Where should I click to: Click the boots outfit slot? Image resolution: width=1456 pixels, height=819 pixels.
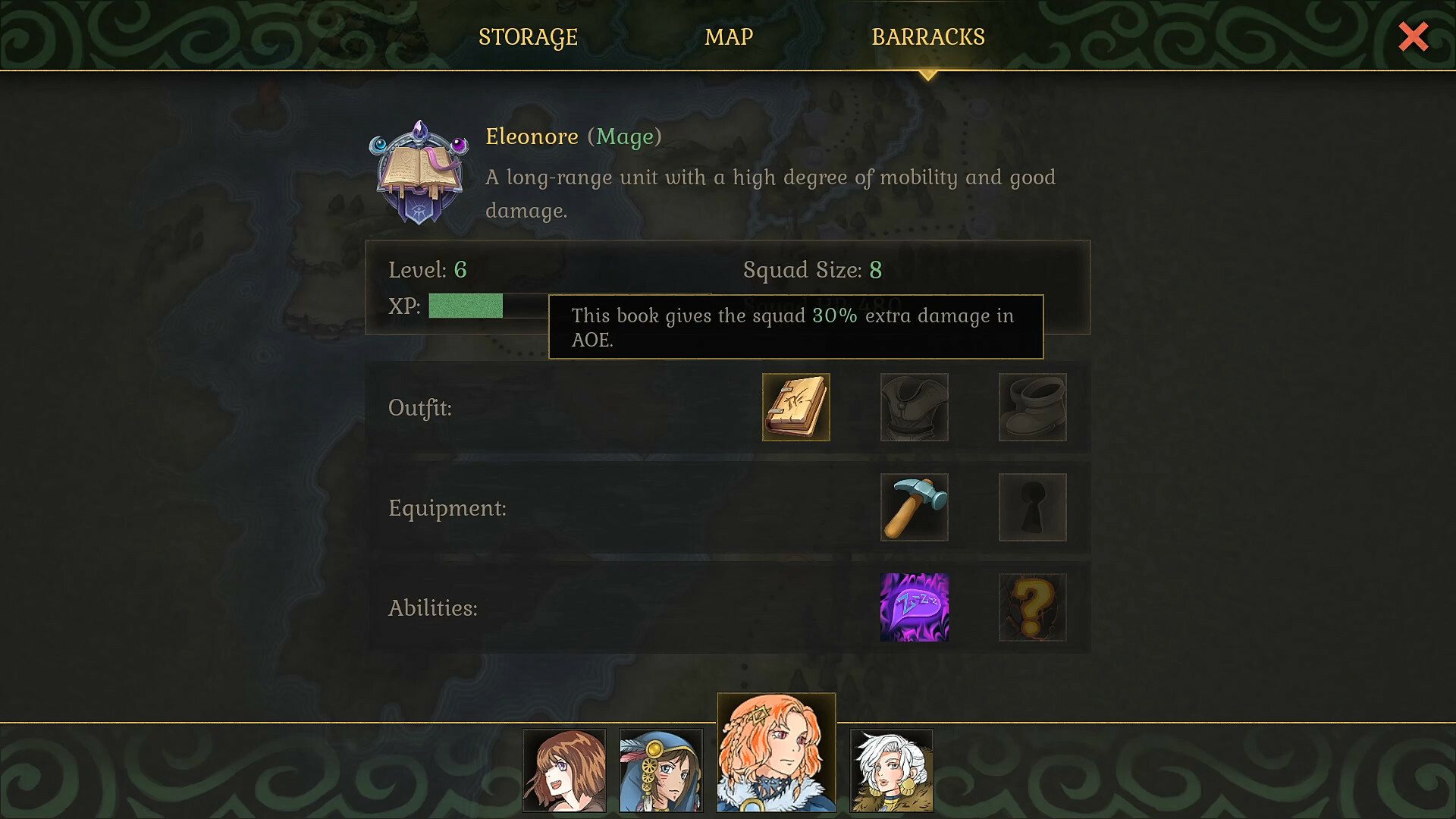(1032, 407)
